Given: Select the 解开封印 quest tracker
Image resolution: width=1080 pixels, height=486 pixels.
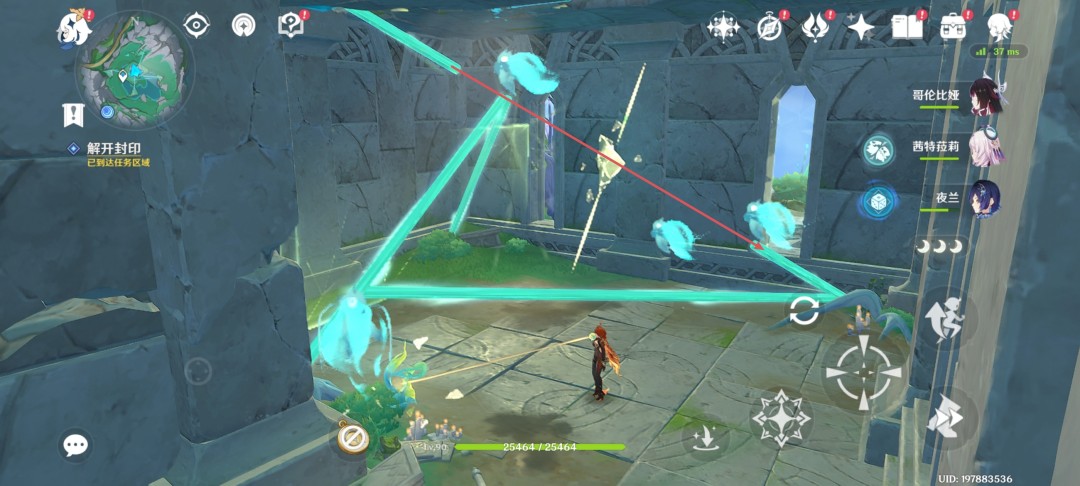Looking at the screenshot, I should click(x=115, y=148).
